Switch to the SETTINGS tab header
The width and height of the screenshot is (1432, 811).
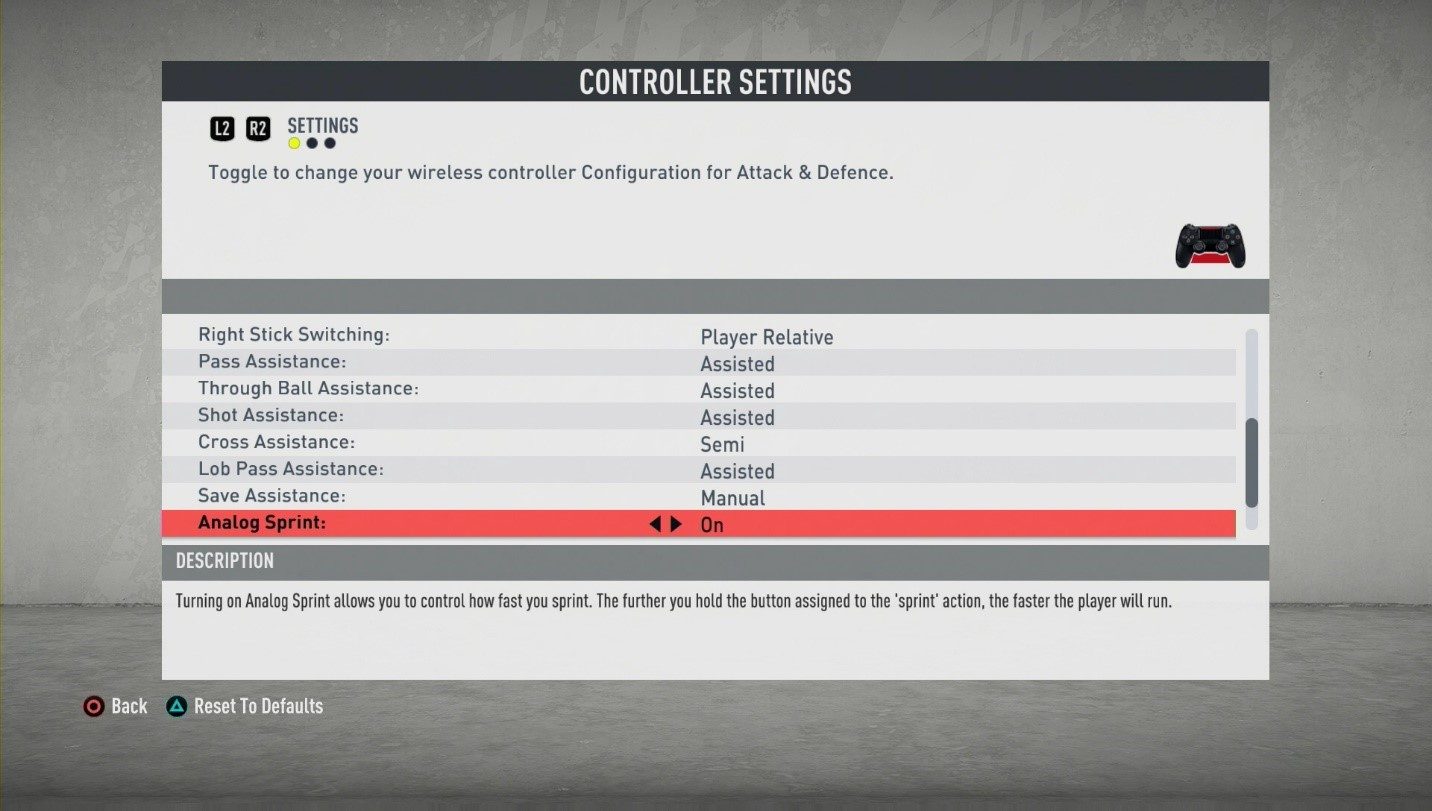(322, 126)
